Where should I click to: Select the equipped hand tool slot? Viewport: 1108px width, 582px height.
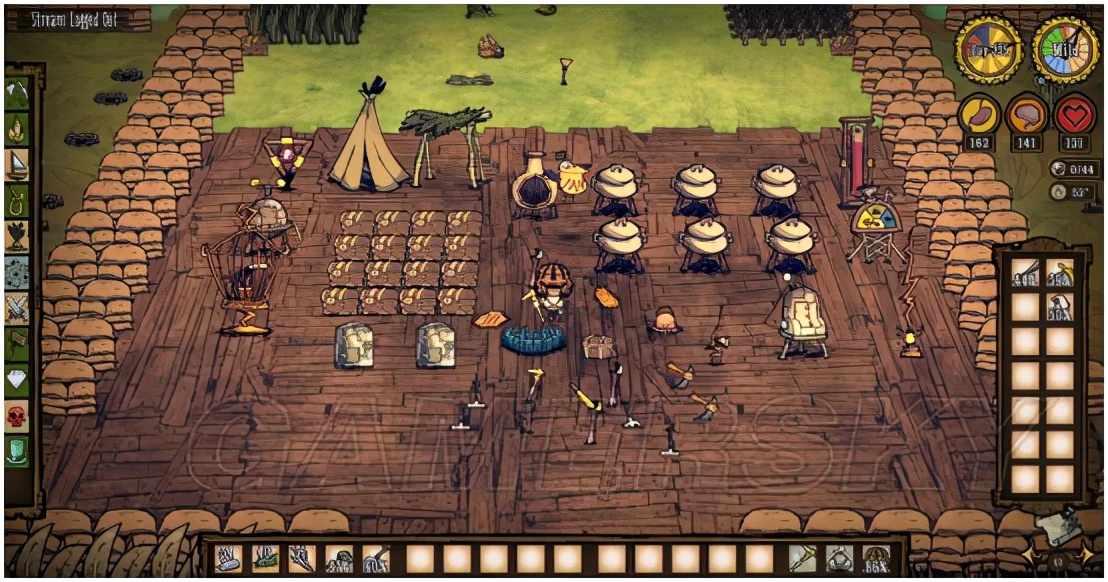point(803,558)
